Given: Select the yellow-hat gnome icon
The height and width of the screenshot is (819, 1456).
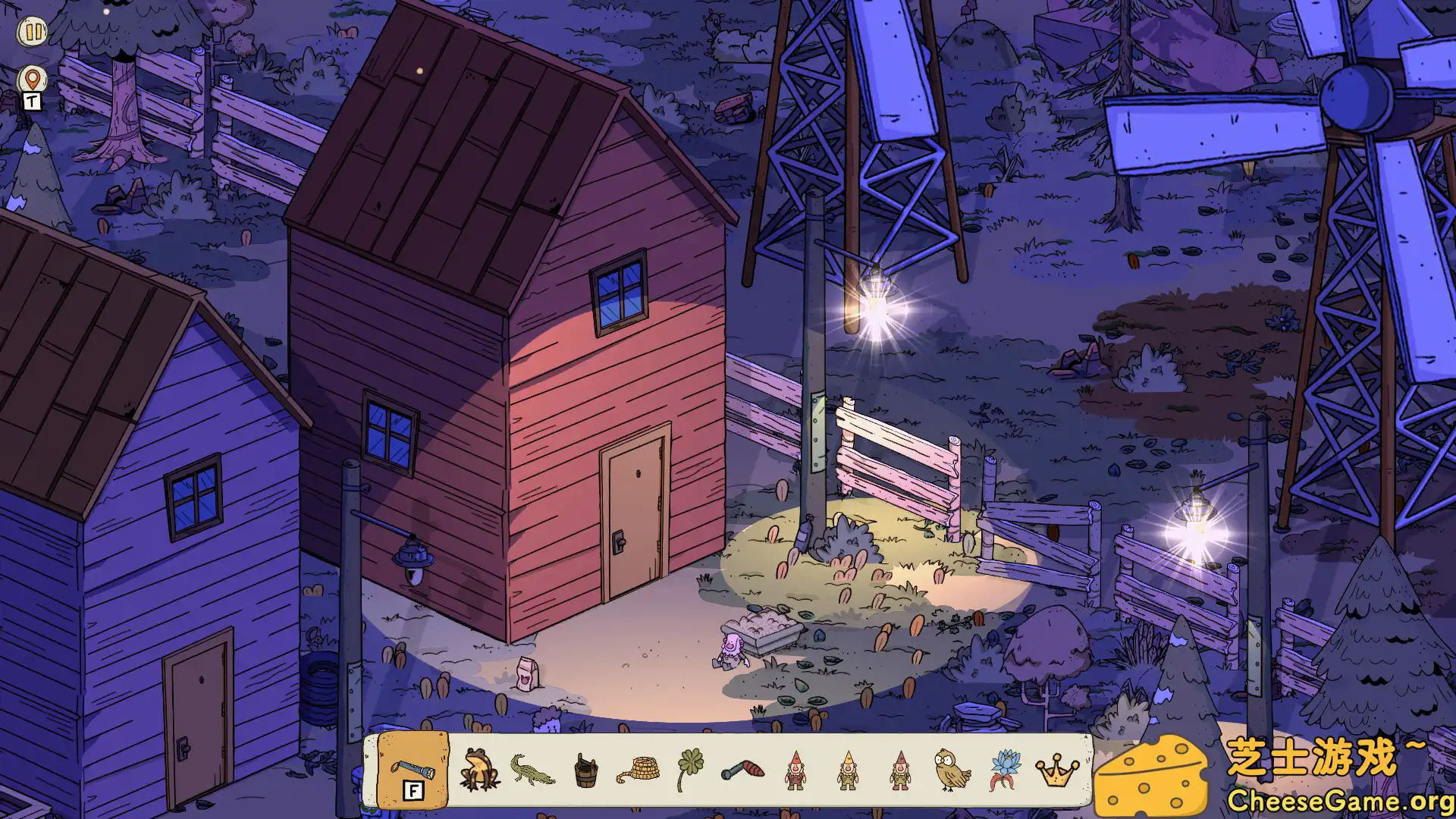Looking at the screenshot, I should (x=848, y=770).
